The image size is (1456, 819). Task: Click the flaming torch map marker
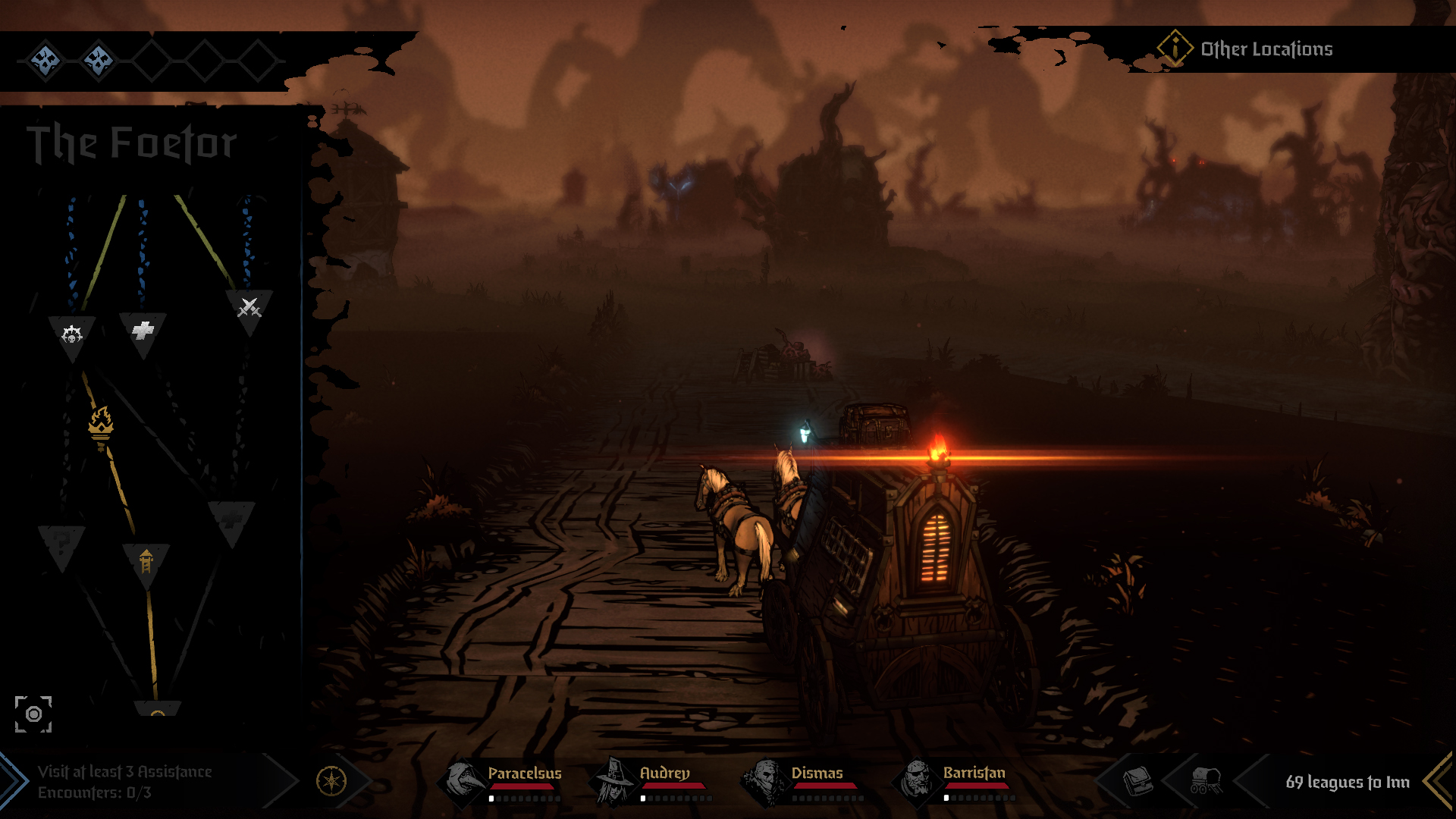[101, 426]
